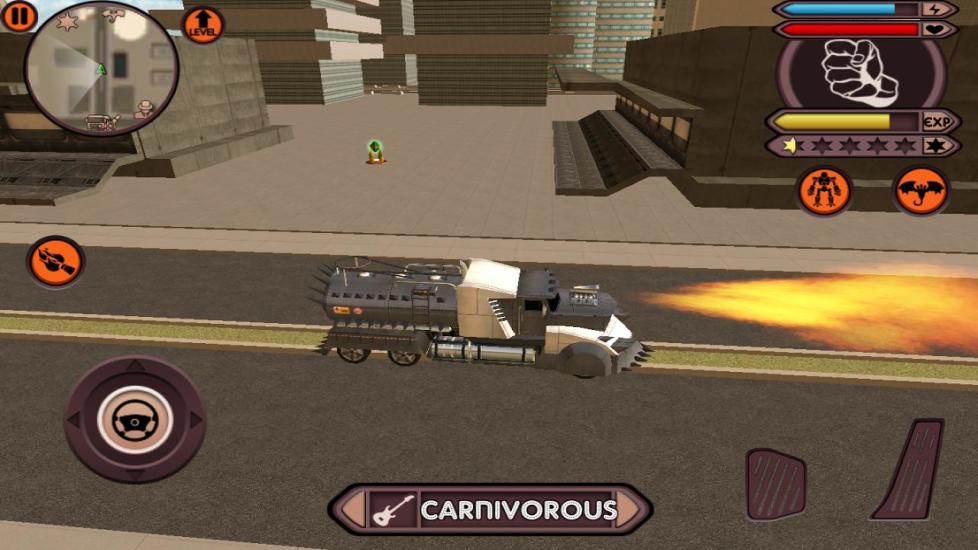Click the steering wheel control
The height and width of the screenshot is (550, 978).
135,420
